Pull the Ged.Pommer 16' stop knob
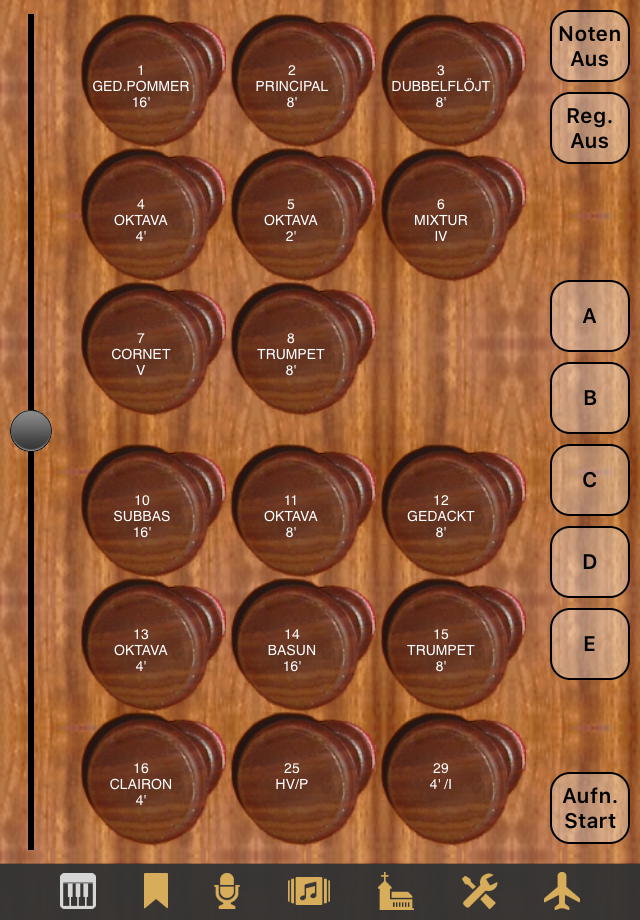640x920 pixels. [x=141, y=86]
